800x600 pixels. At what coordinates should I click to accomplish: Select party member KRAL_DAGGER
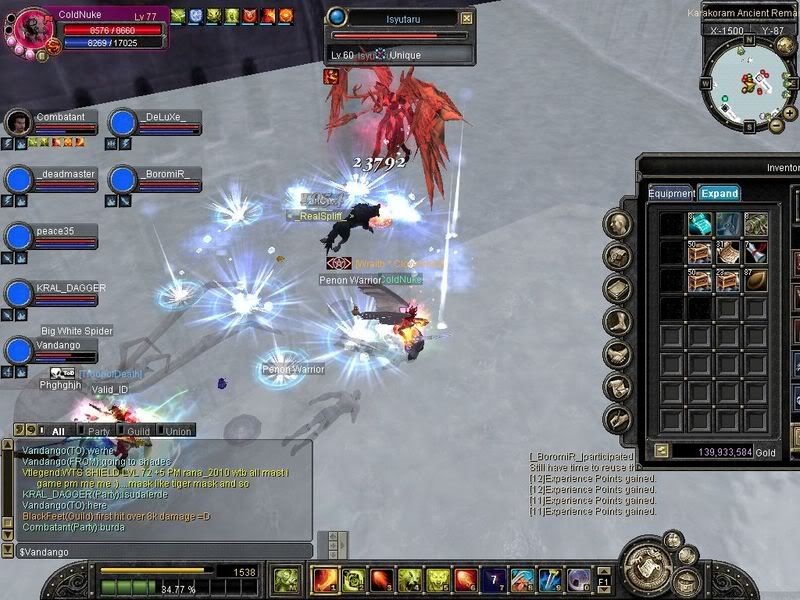pyautogui.click(x=19, y=294)
